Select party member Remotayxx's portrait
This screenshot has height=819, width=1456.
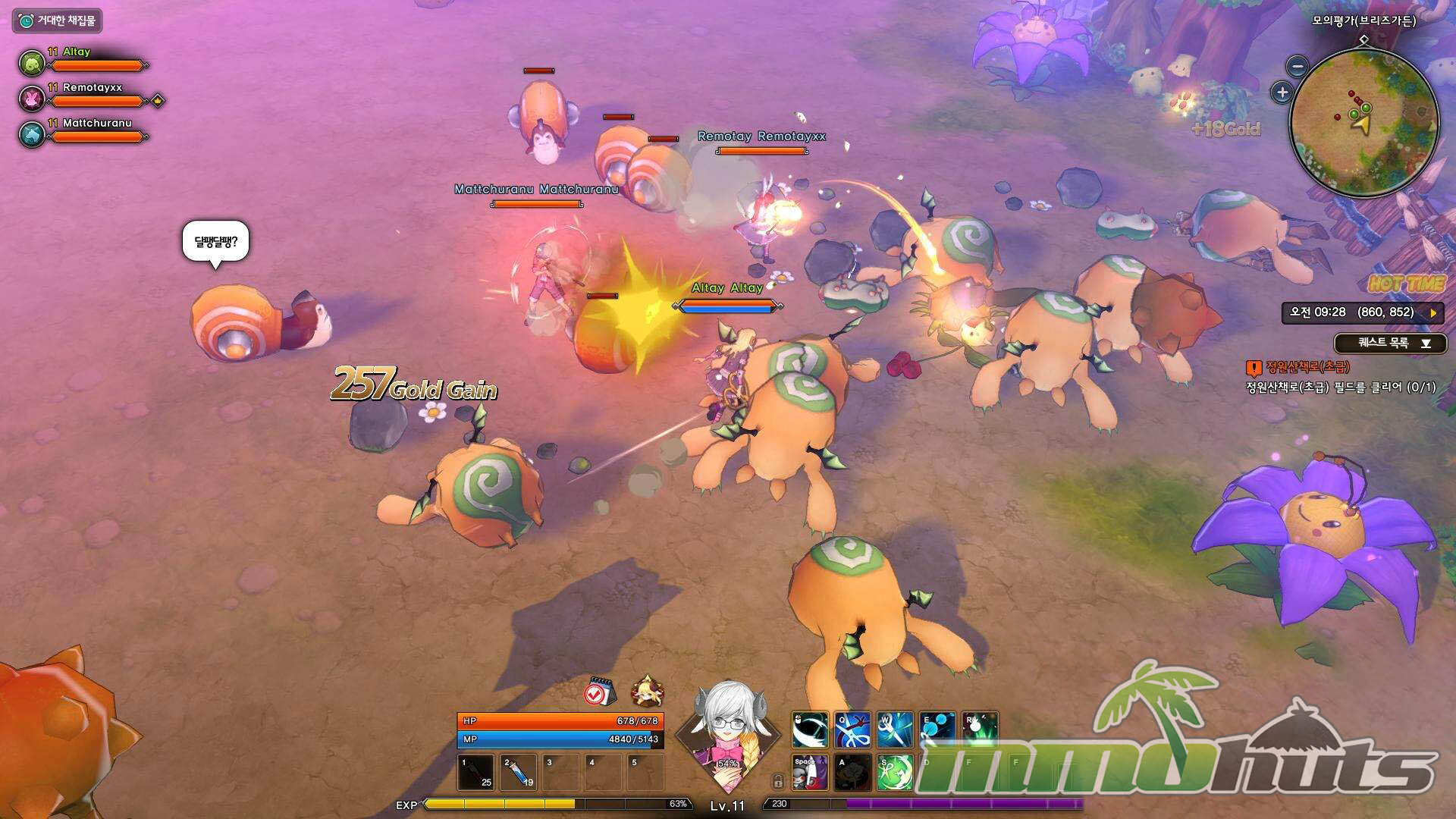32,99
